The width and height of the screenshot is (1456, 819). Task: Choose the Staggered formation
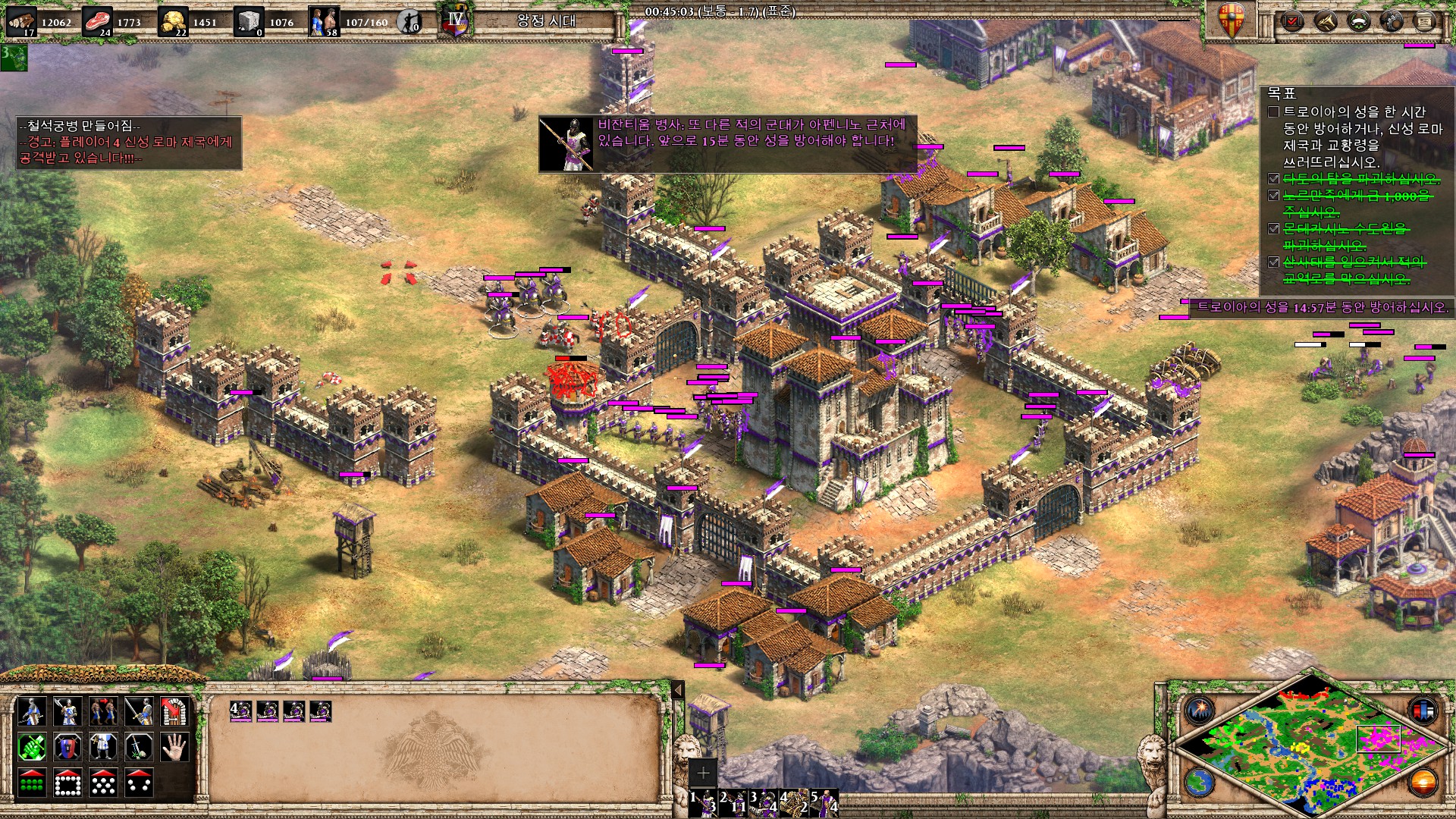coord(103,783)
